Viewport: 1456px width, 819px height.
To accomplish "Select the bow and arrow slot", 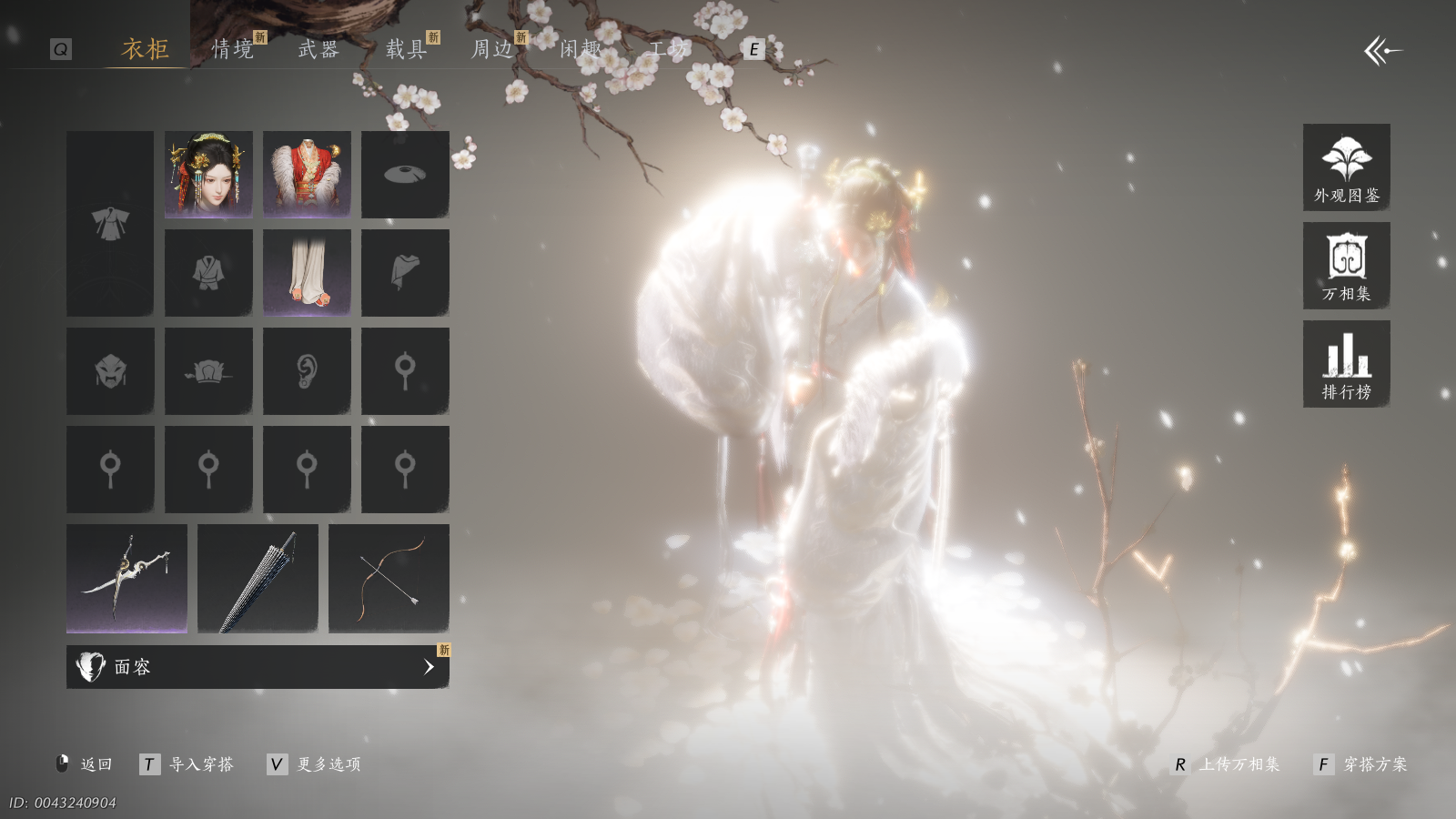I will (x=389, y=578).
